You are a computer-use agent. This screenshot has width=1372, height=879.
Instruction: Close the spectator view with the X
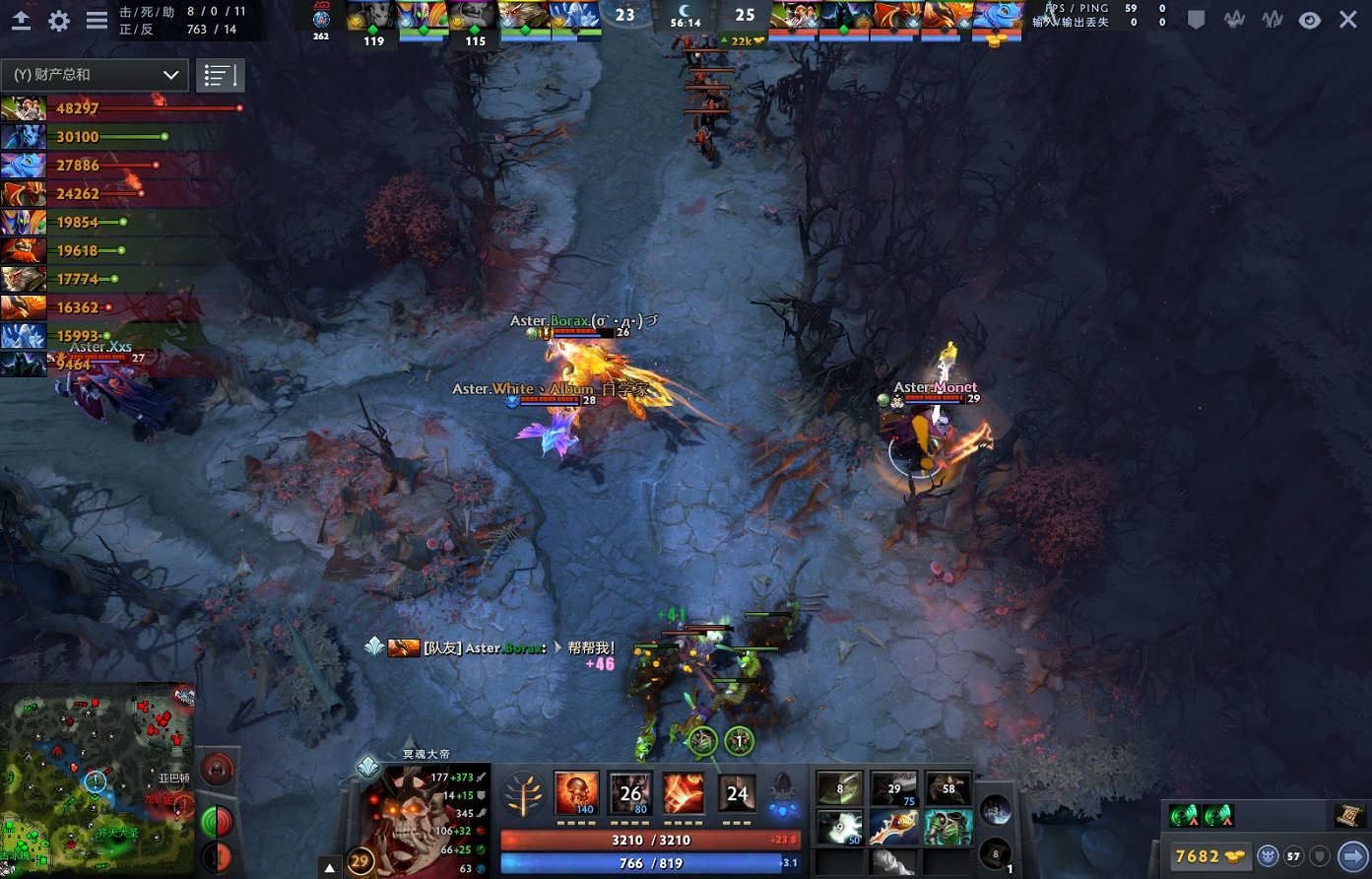(1347, 20)
